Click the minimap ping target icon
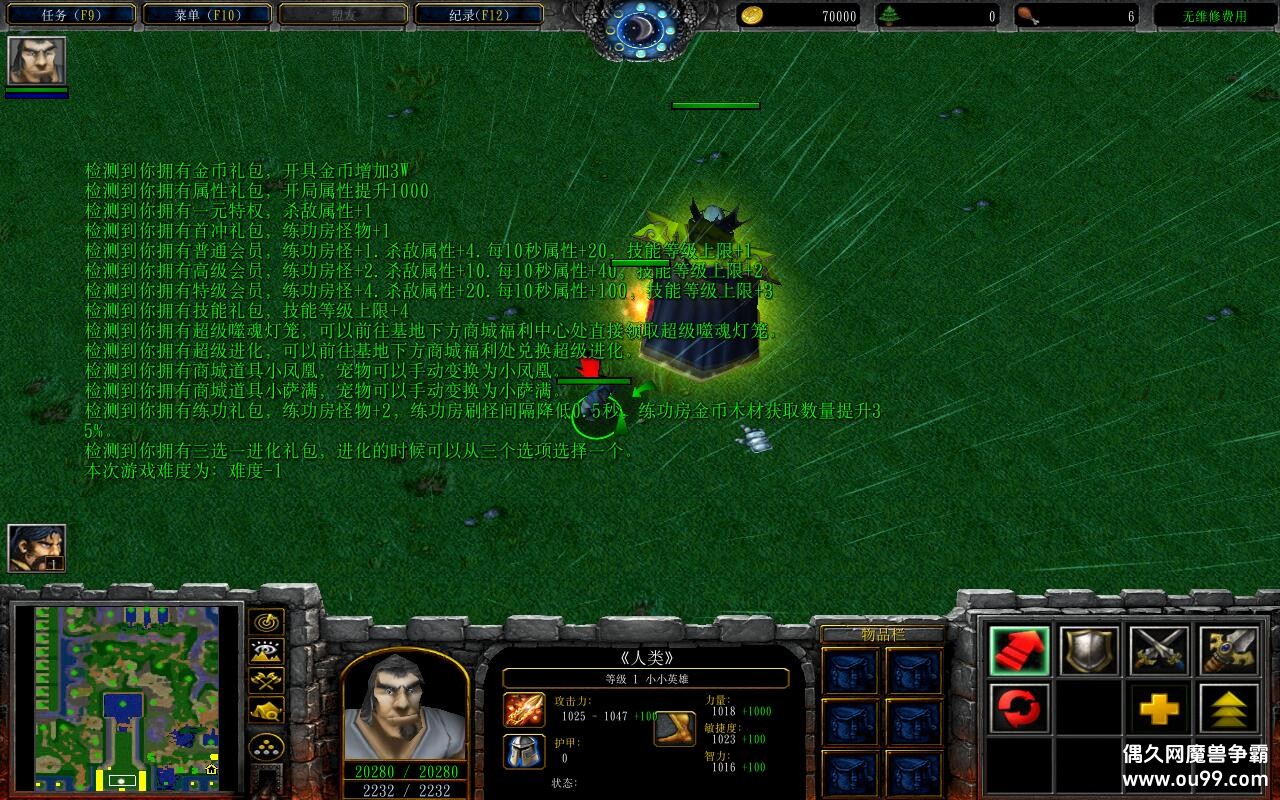Screen dimensions: 1280x800 (x=265, y=622)
